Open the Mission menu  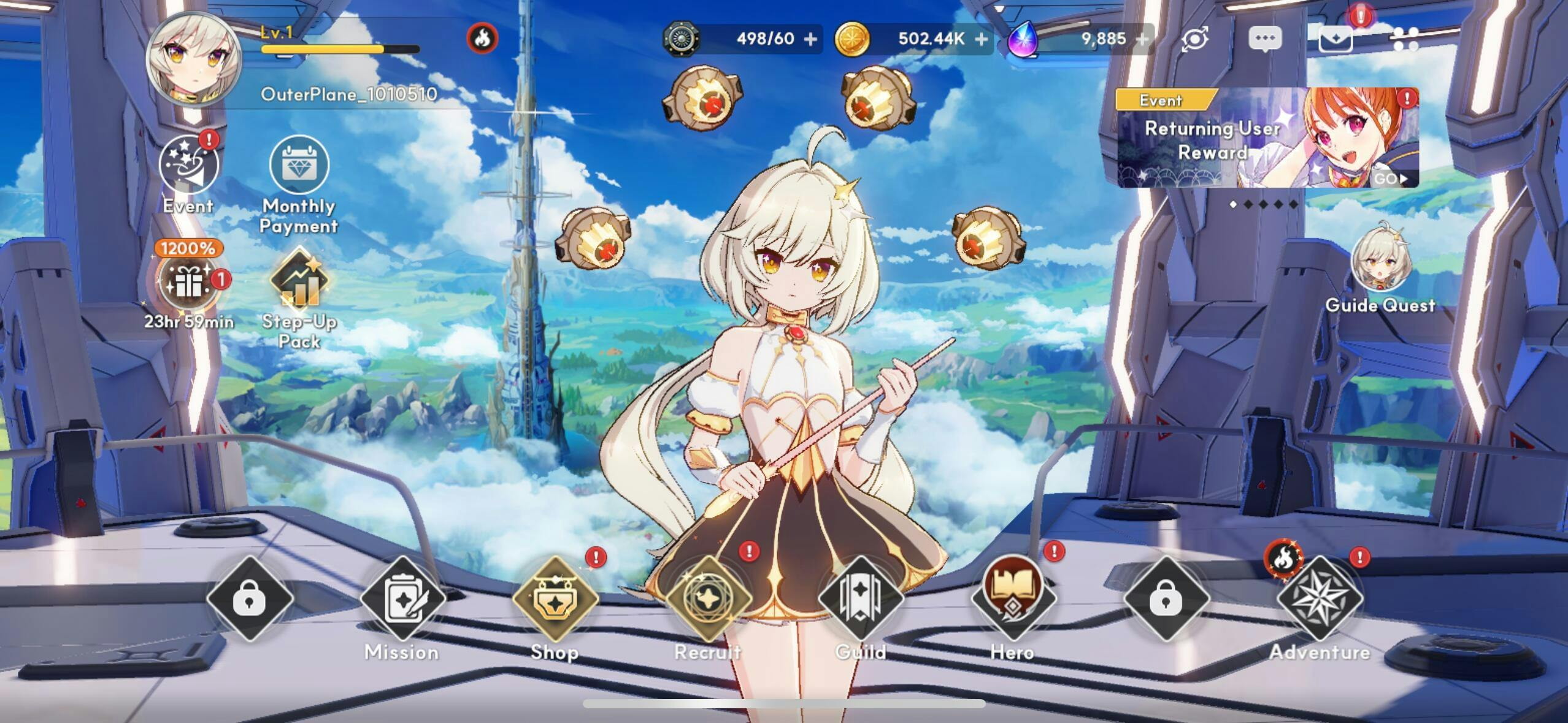[x=402, y=599]
